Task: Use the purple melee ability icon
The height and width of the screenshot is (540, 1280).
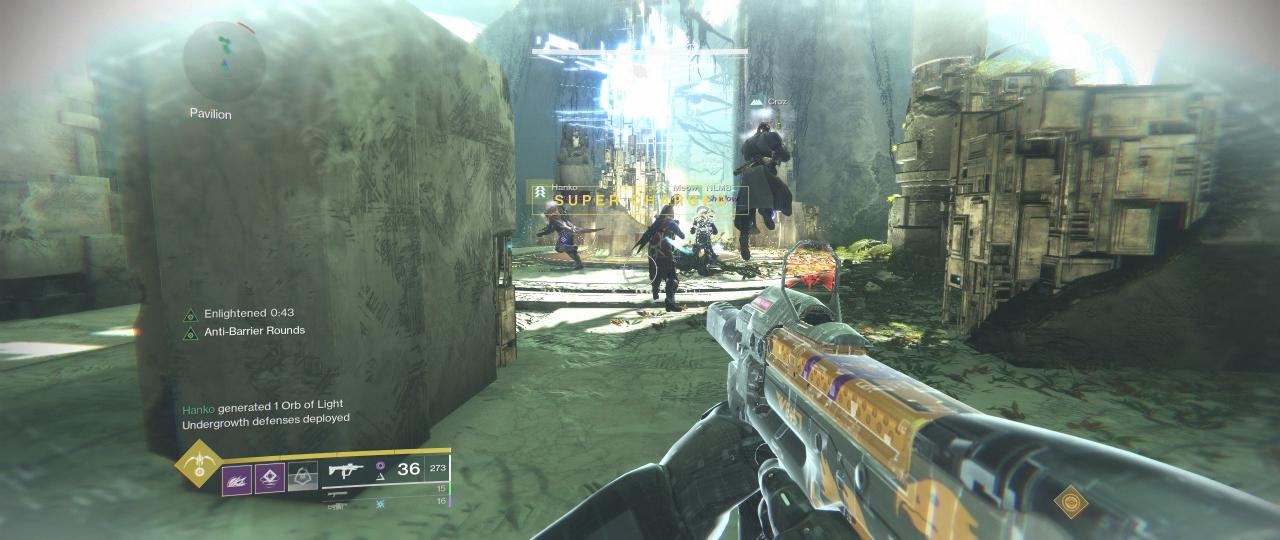Action: point(270,478)
